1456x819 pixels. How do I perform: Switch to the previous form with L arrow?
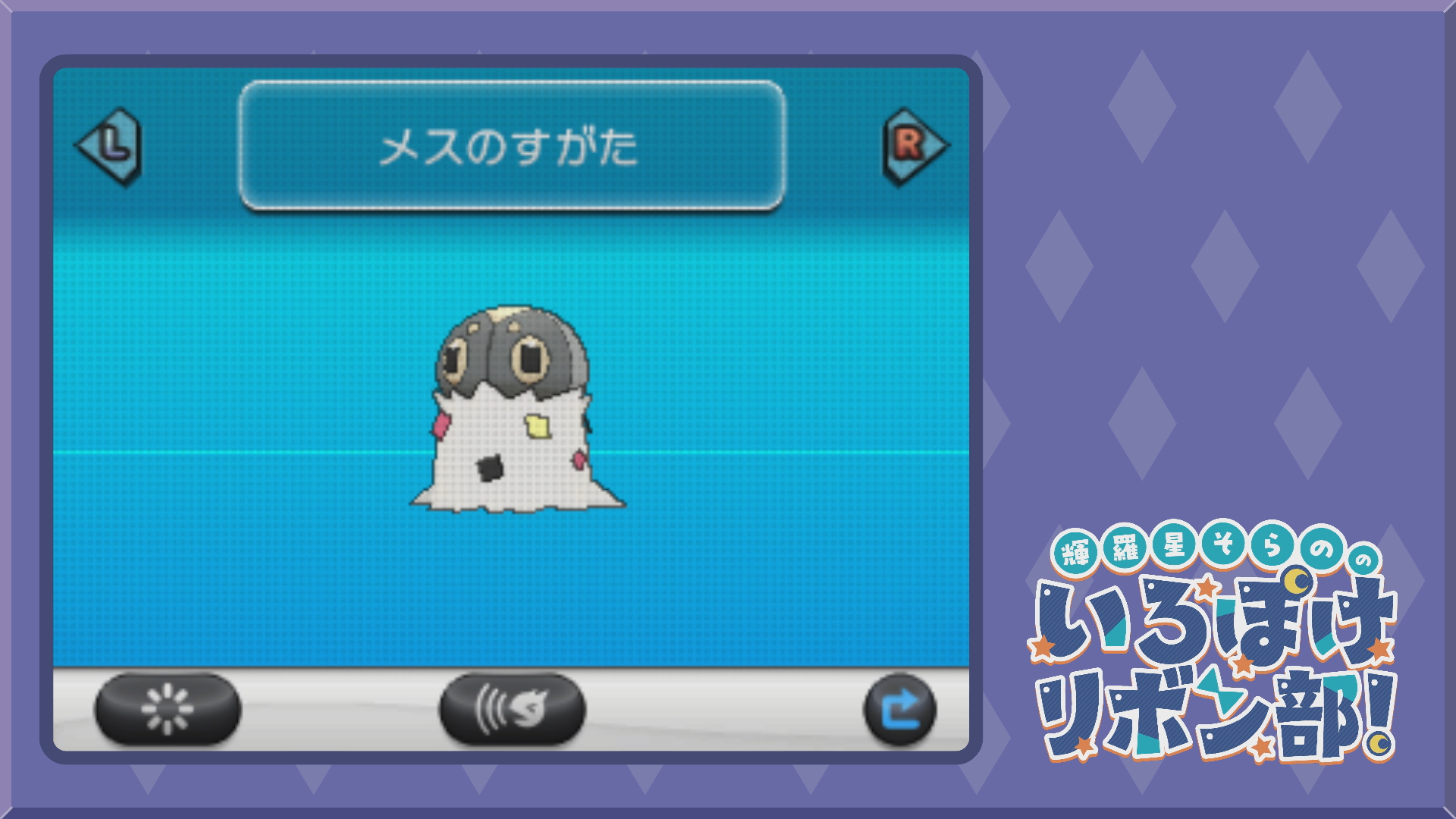(110, 146)
